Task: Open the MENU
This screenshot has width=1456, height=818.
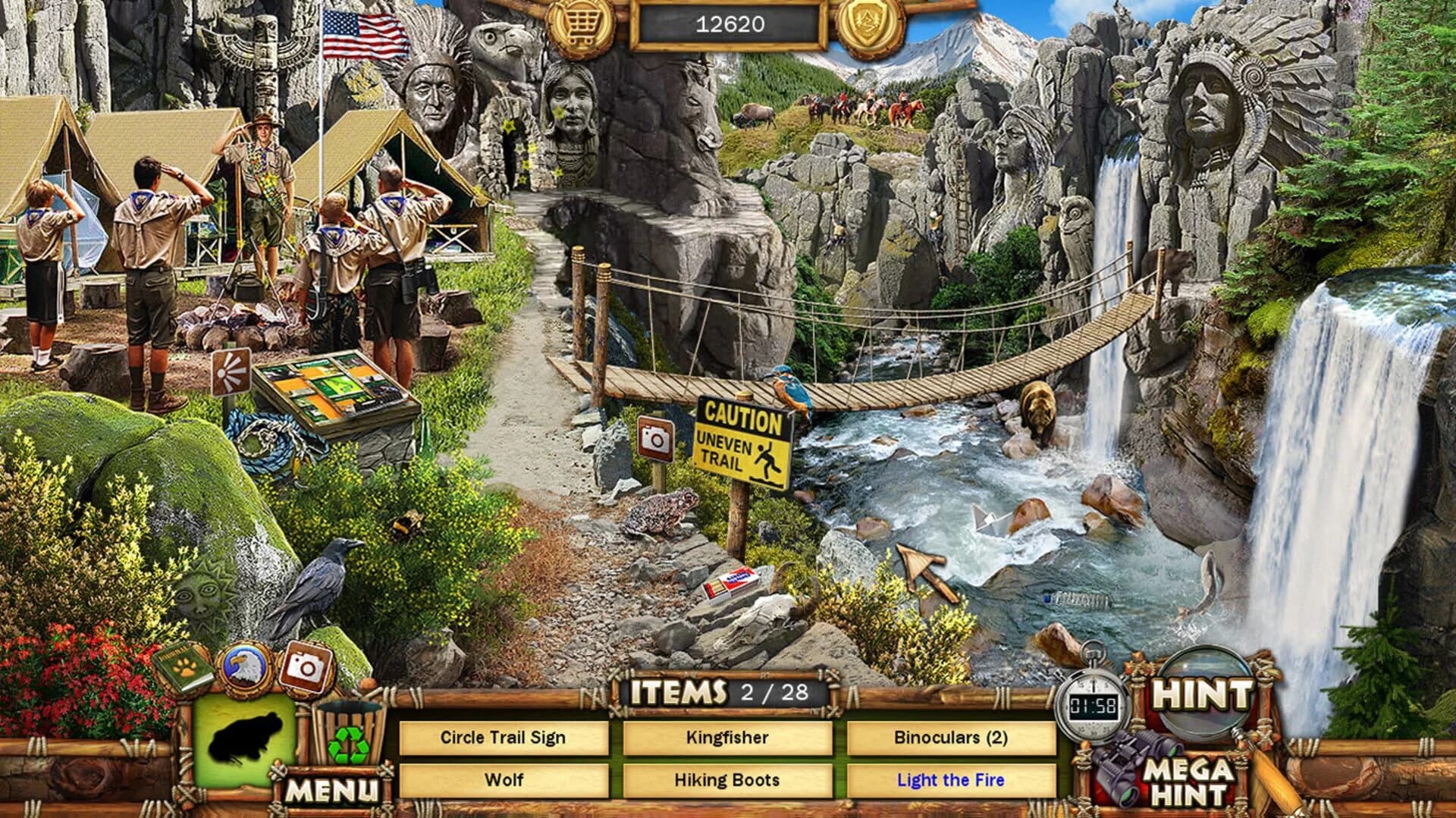Action: tap(334, 789)
